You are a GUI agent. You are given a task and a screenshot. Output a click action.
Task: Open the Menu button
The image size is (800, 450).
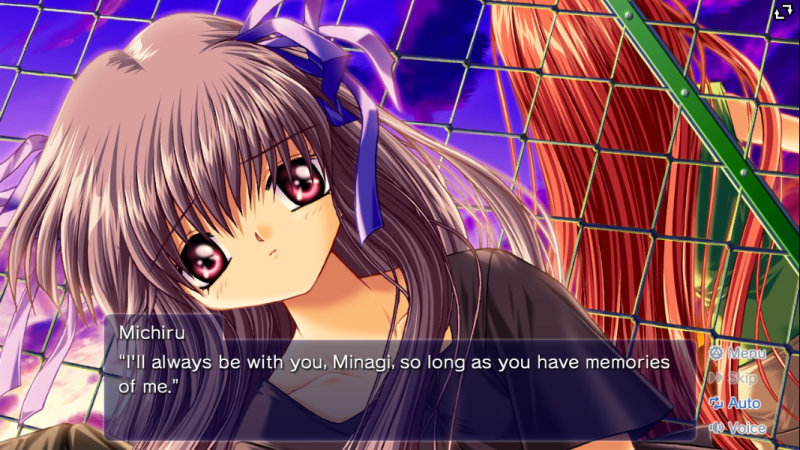click(x=738, y=353)
